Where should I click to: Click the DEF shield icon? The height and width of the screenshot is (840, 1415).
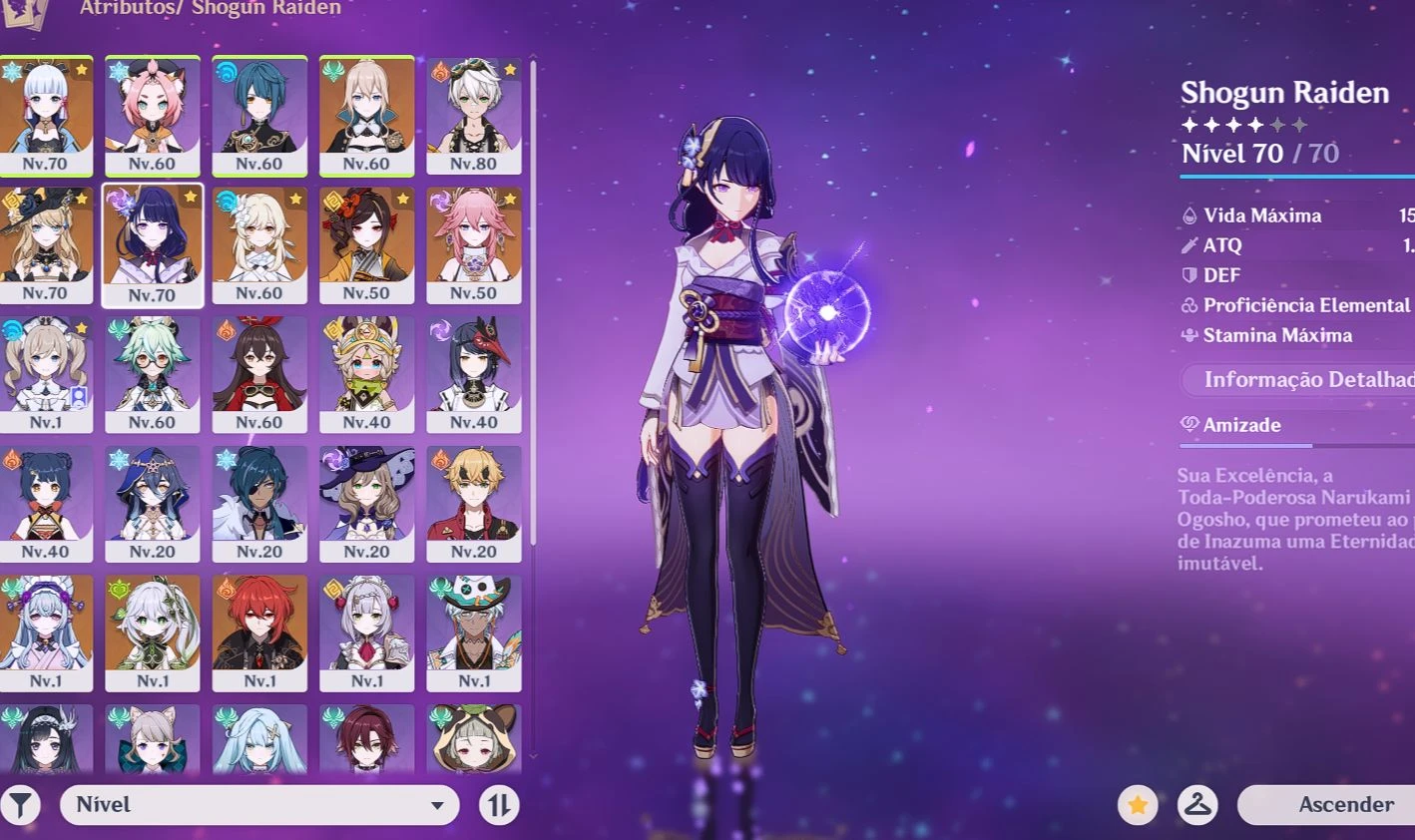[1187, 274]
